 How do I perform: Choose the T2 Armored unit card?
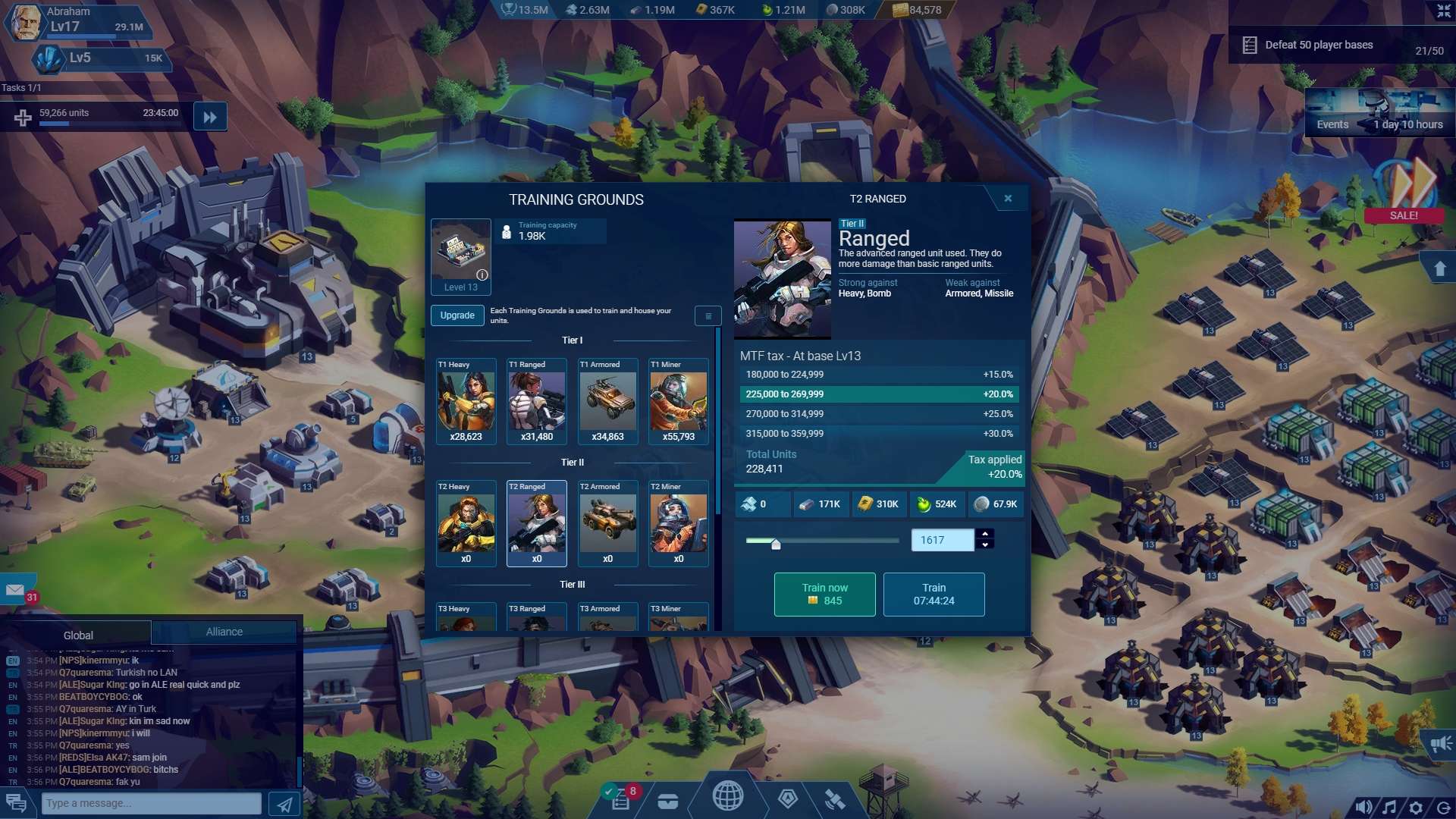click(x=607, y=523)
